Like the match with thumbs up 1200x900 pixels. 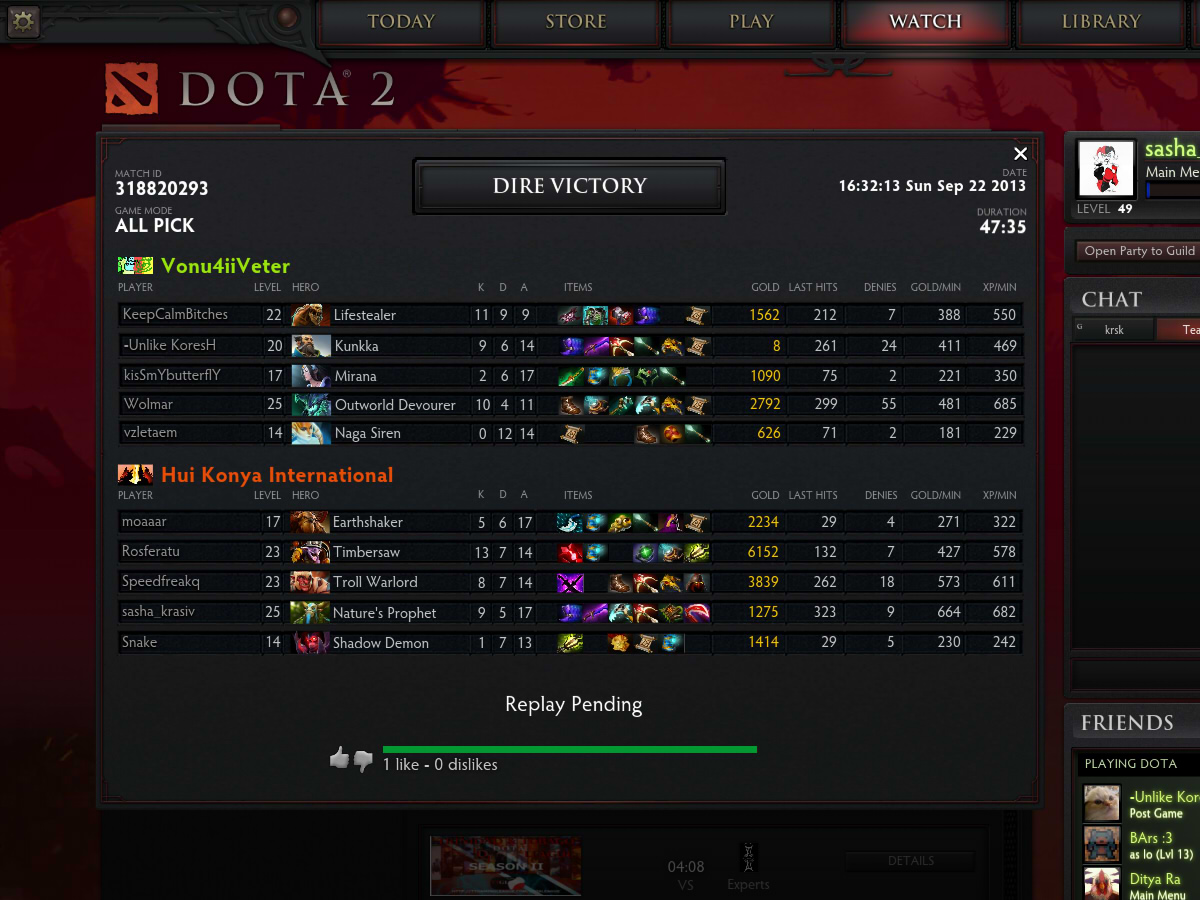[x=339, y=759]
